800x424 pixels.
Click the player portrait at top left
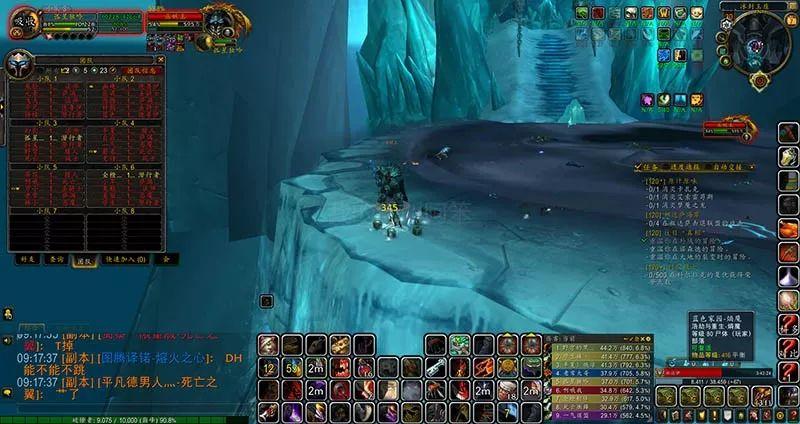coord(25,22)
